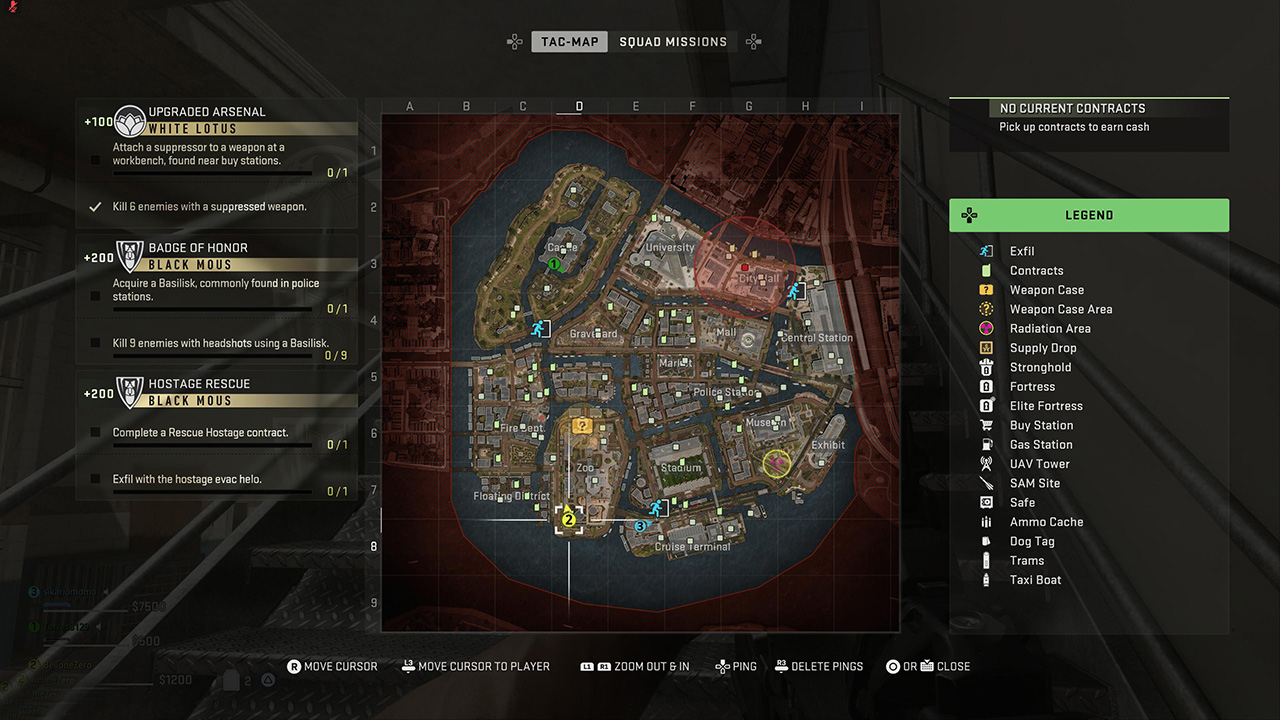Click the blue exfil marker near Central Station

[796, 291]
